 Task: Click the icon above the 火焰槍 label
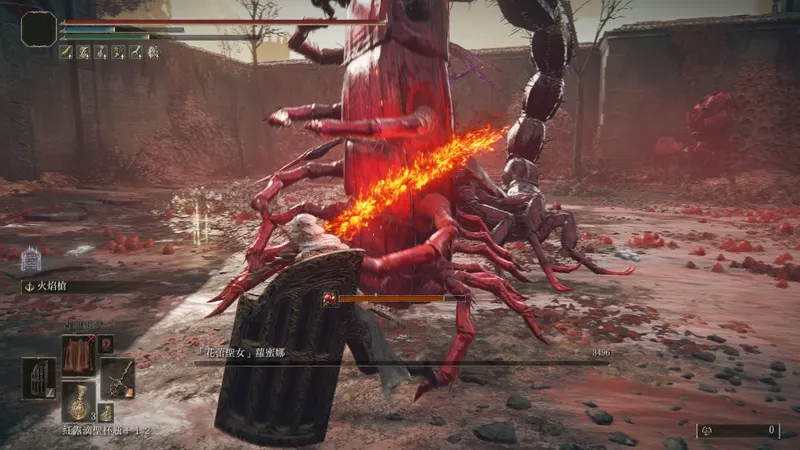click(x=30, y=260)
